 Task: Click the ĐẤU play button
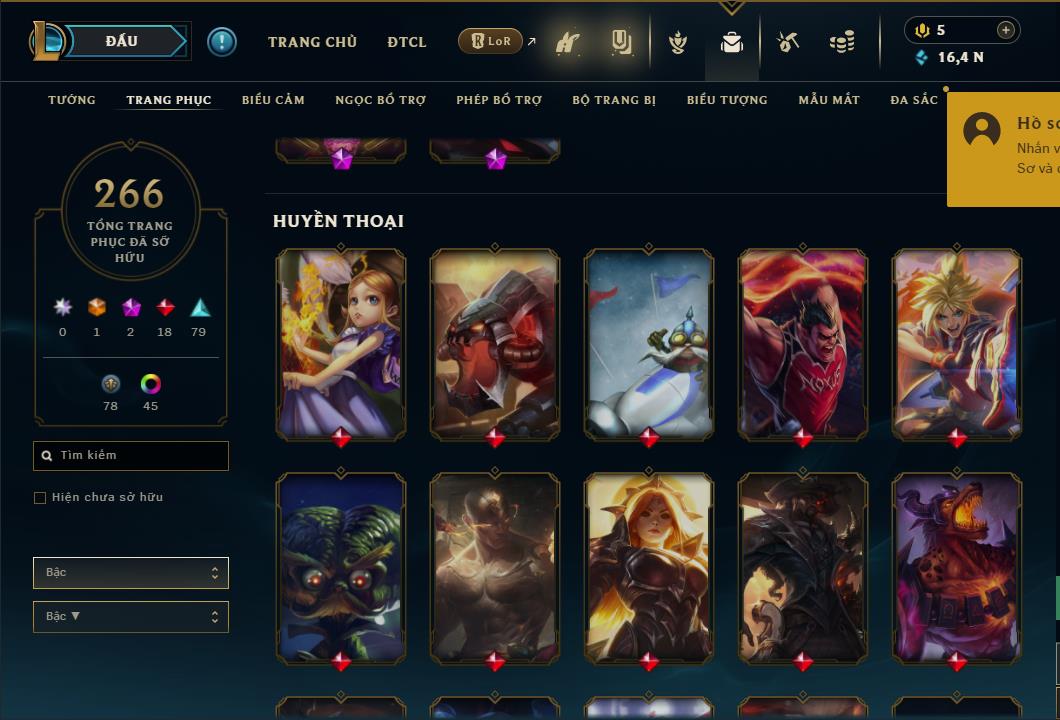click(x=123, y=41)
